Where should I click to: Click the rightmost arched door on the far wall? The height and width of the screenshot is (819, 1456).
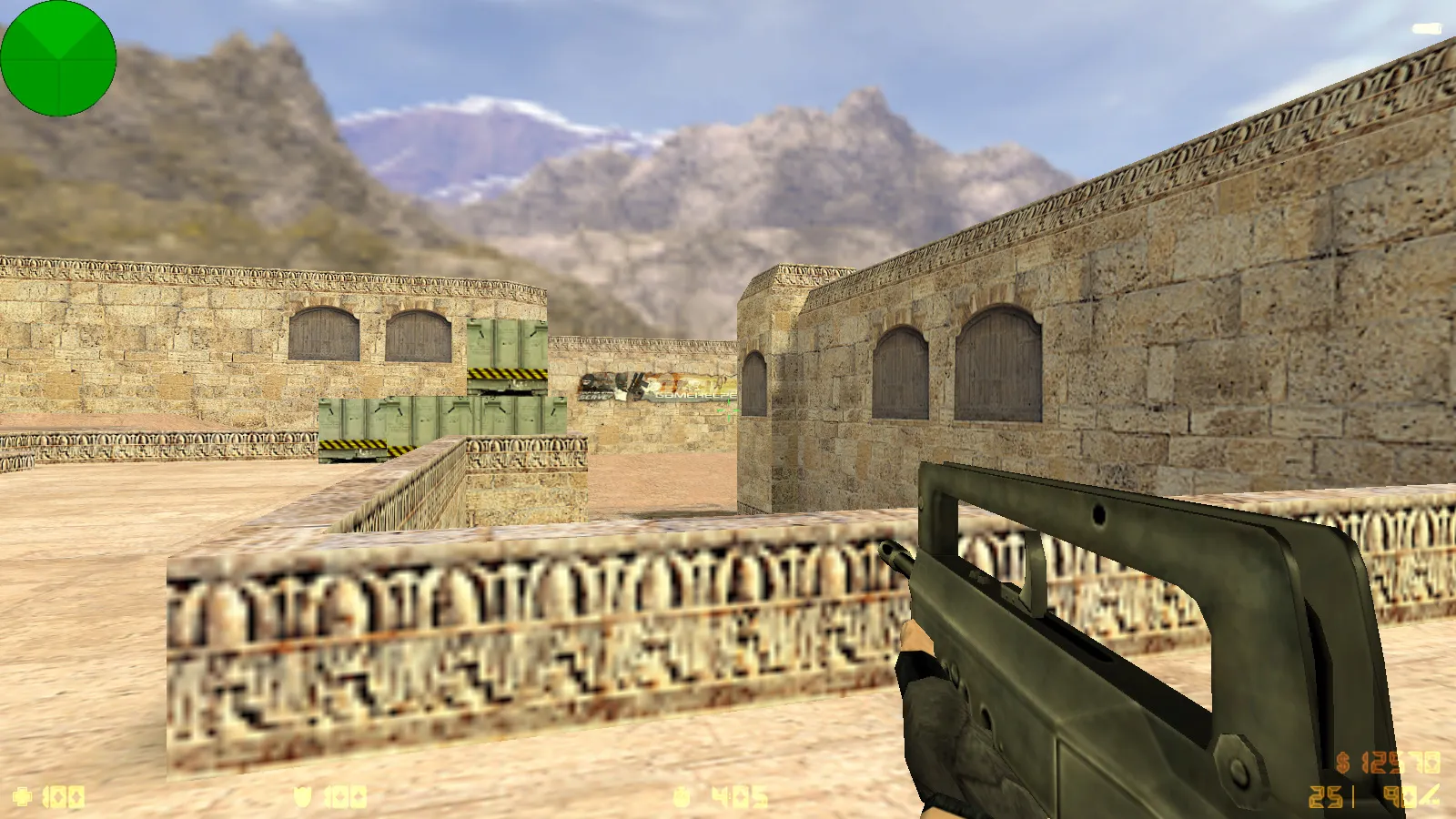[996, 364]
